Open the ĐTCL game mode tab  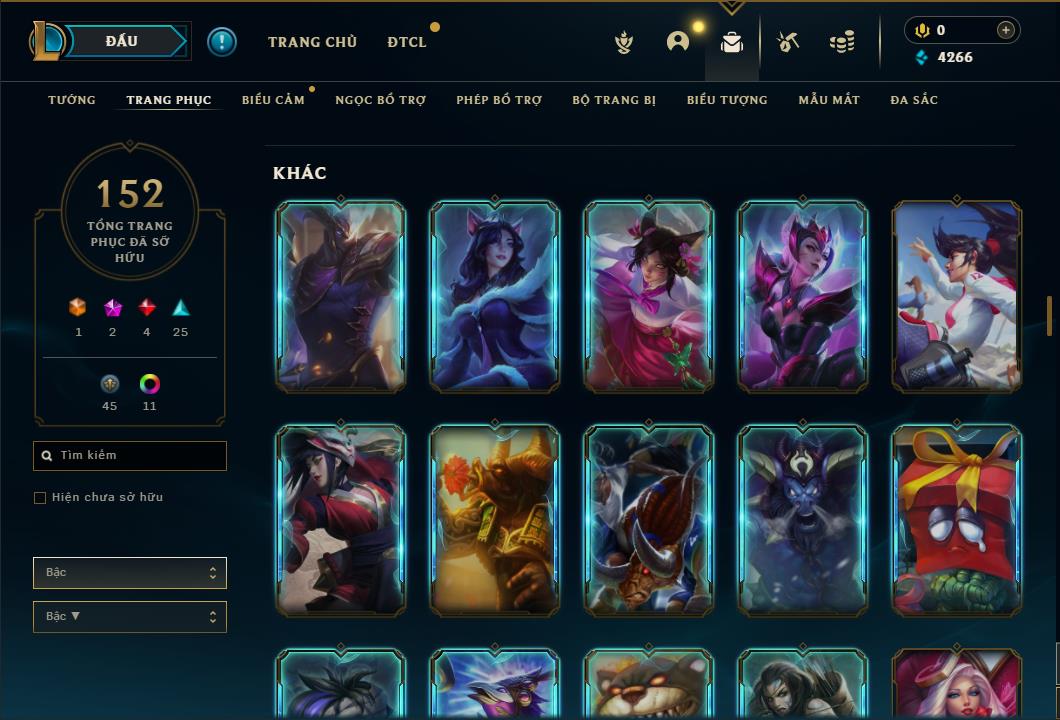407,42
